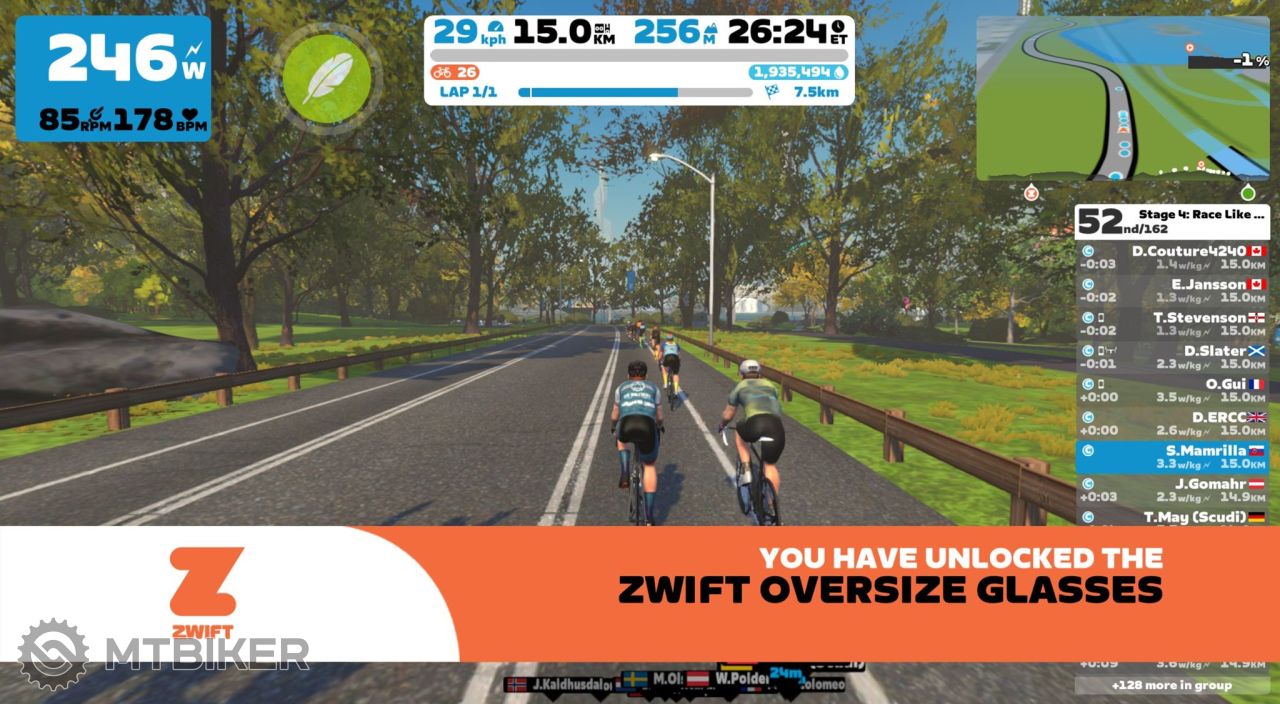
Task: Select rider D.Couture4240 in the list
Action: 1171,257
